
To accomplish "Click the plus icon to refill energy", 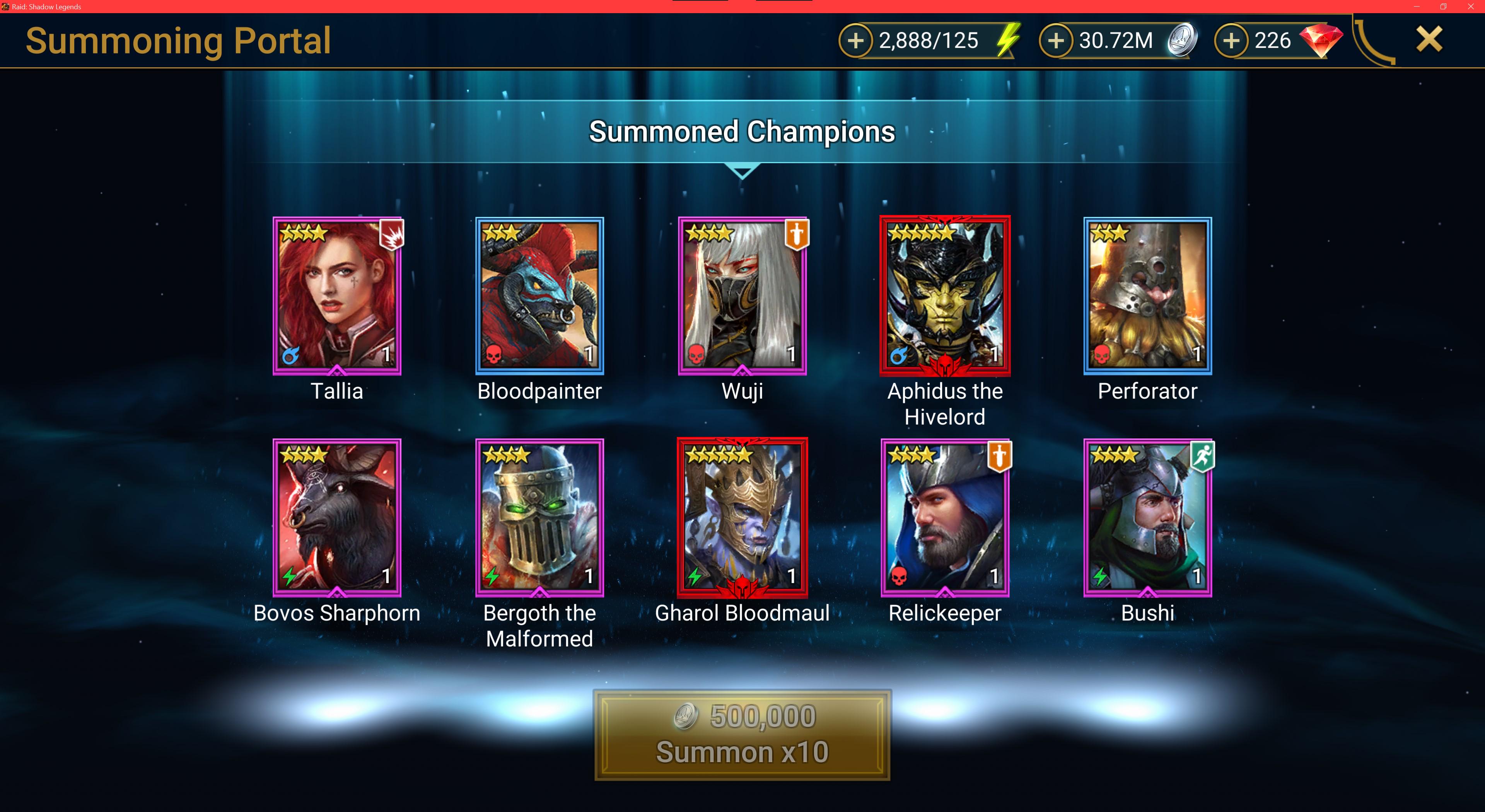I will coord(857,40).
